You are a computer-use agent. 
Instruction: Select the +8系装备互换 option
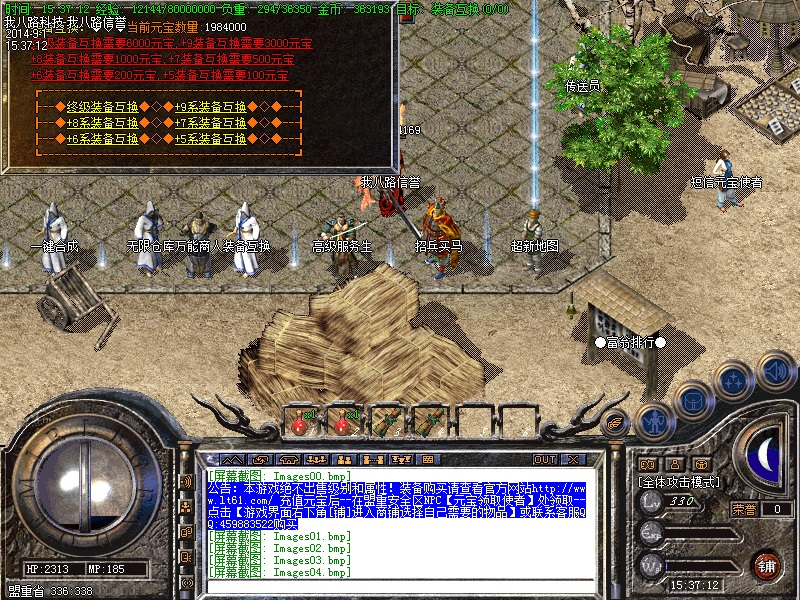click(102, 123)
